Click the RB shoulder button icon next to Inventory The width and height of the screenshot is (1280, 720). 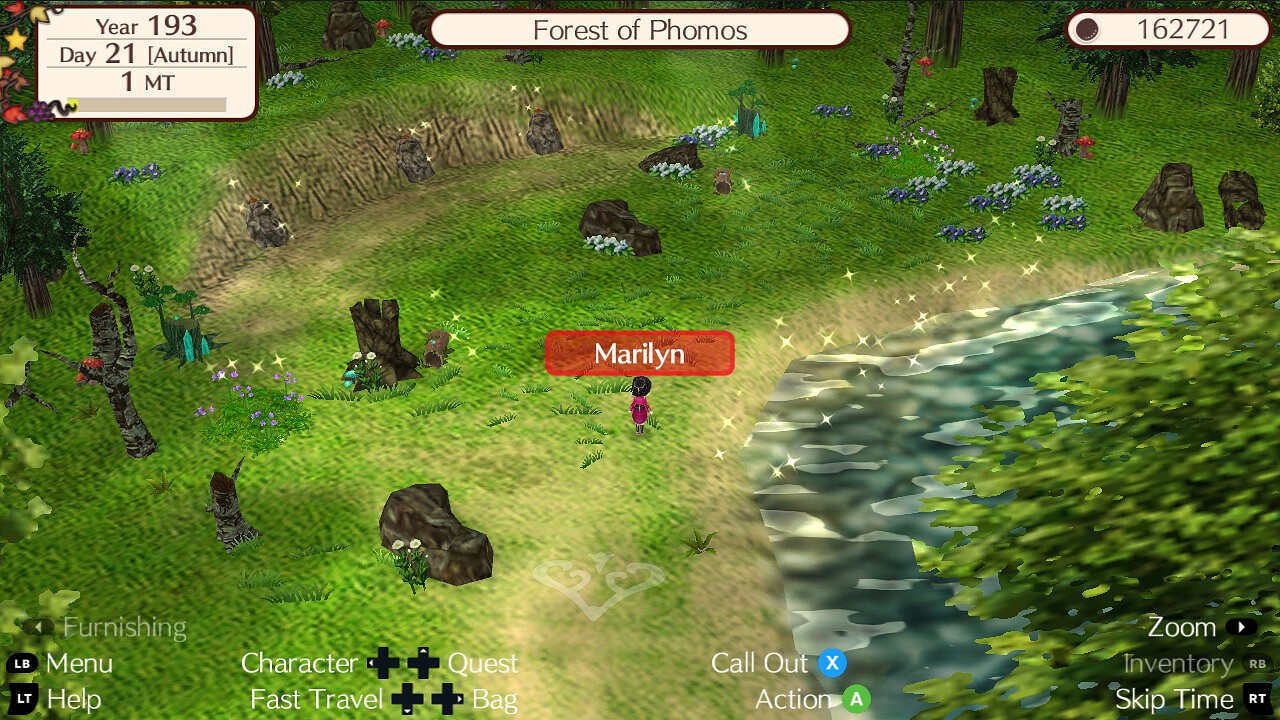[1256, 663]
